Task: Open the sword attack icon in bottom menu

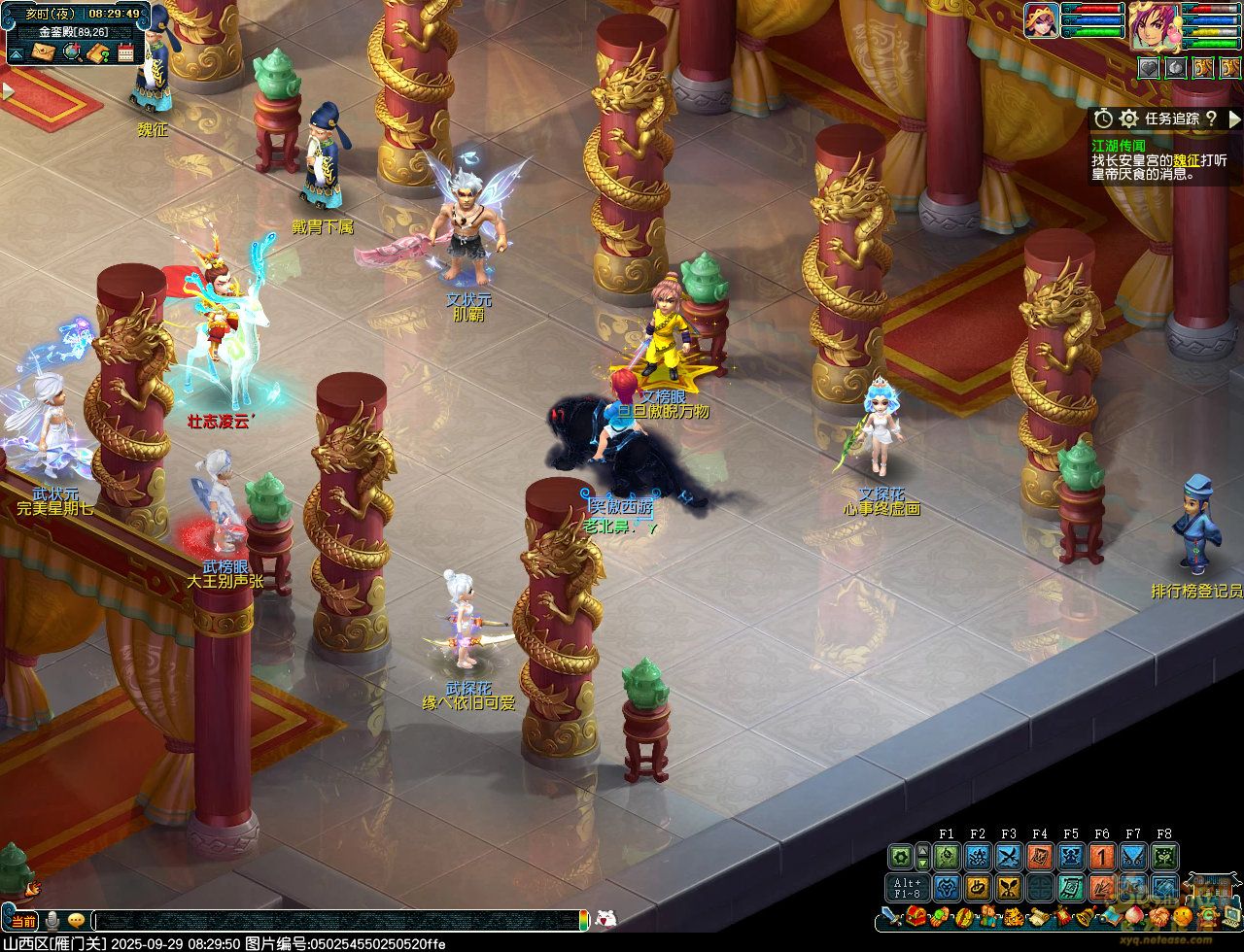Action: (x=892, y=916)
